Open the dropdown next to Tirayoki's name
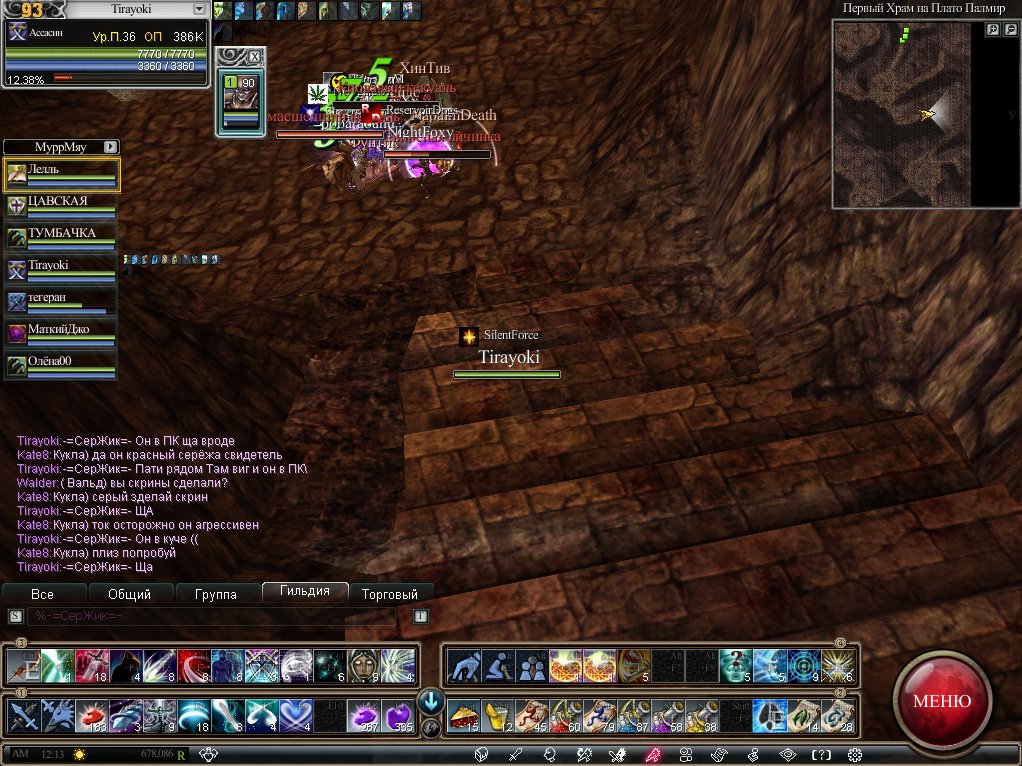 pyautogui.click(x=198, y=9)
